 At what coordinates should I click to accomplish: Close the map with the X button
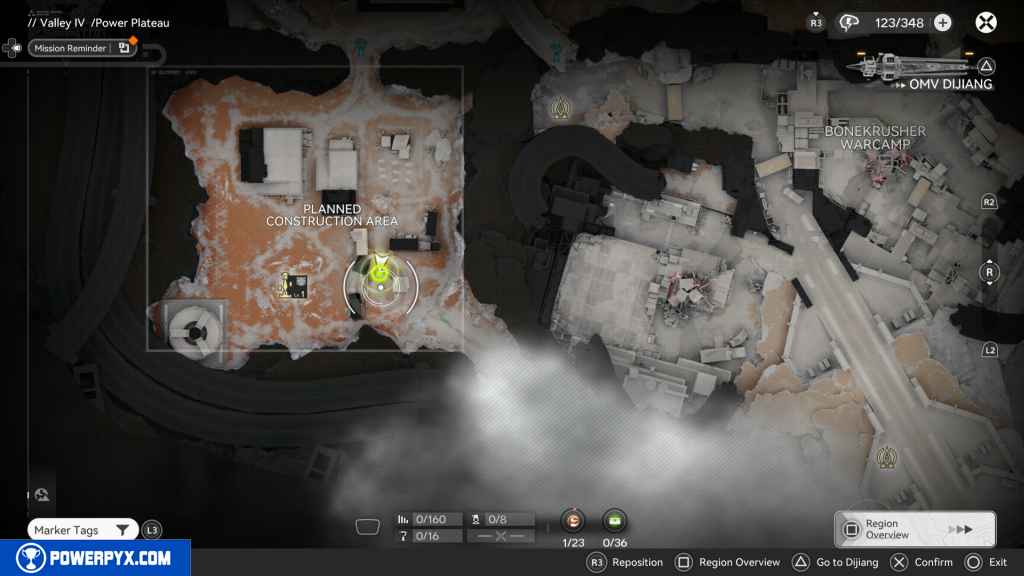(986, 22)
